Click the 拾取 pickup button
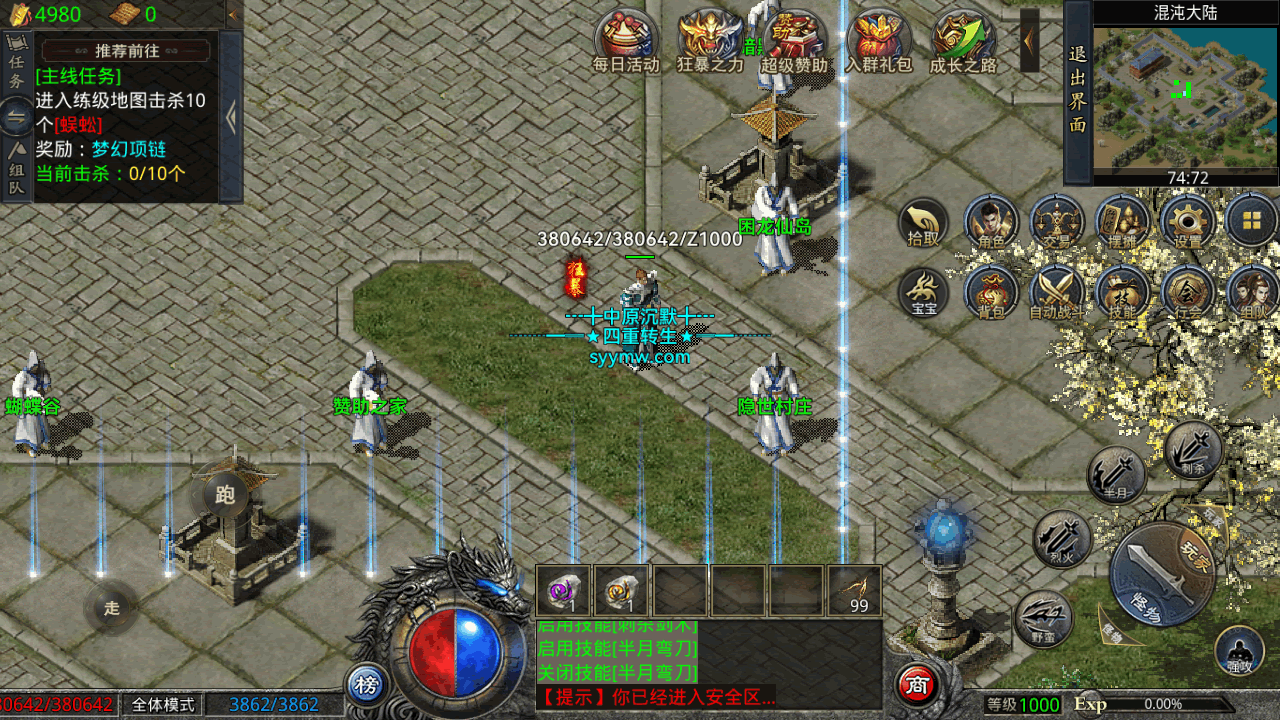 [924, 224]
